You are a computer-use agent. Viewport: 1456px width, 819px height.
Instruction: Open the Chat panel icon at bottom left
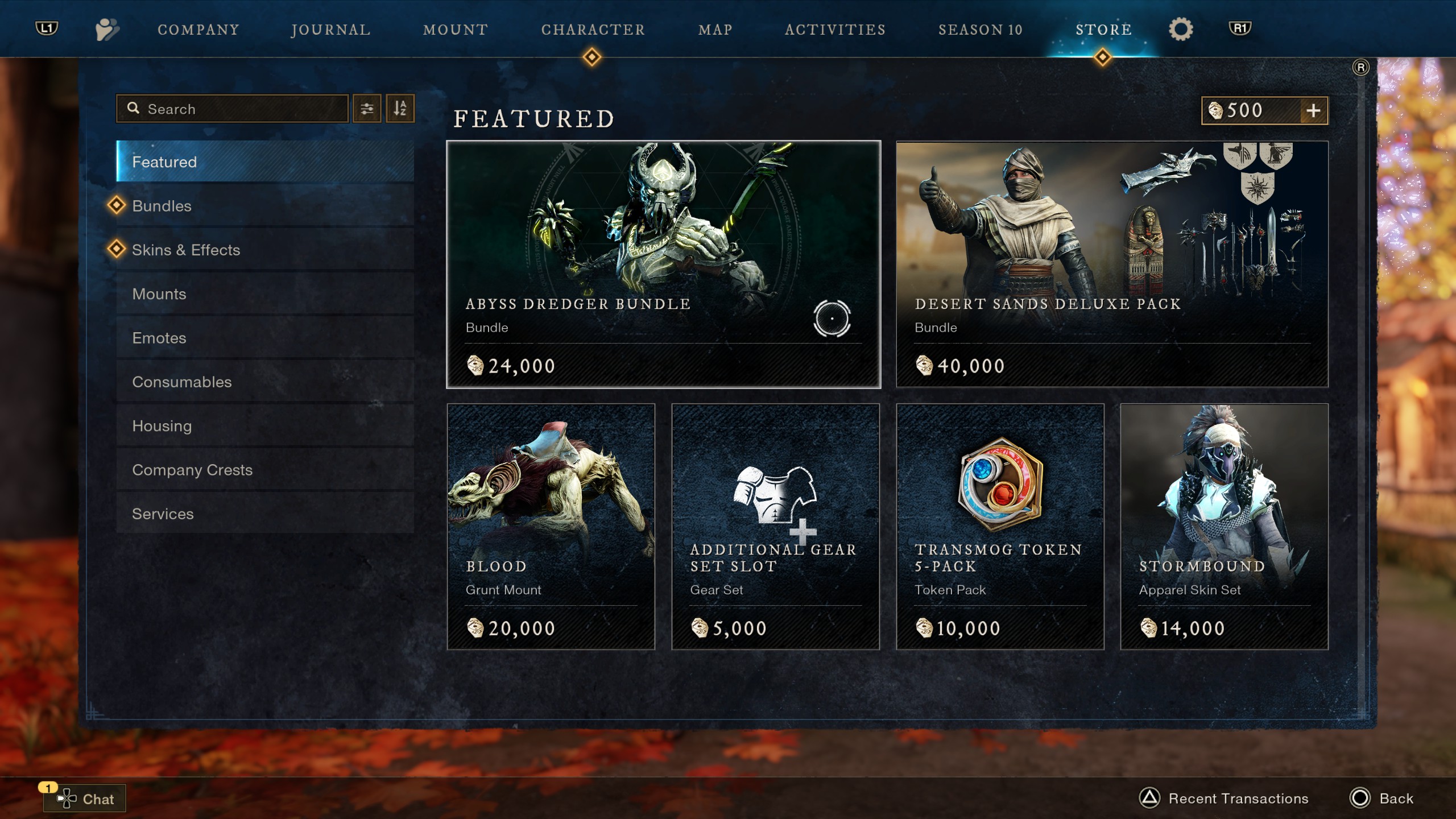coord(67,799)
